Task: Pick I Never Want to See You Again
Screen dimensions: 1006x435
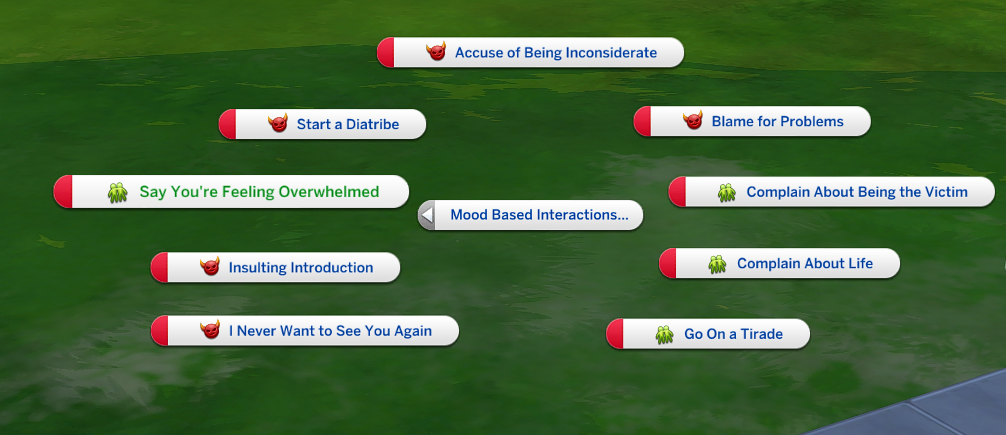Action: [329, 331]
